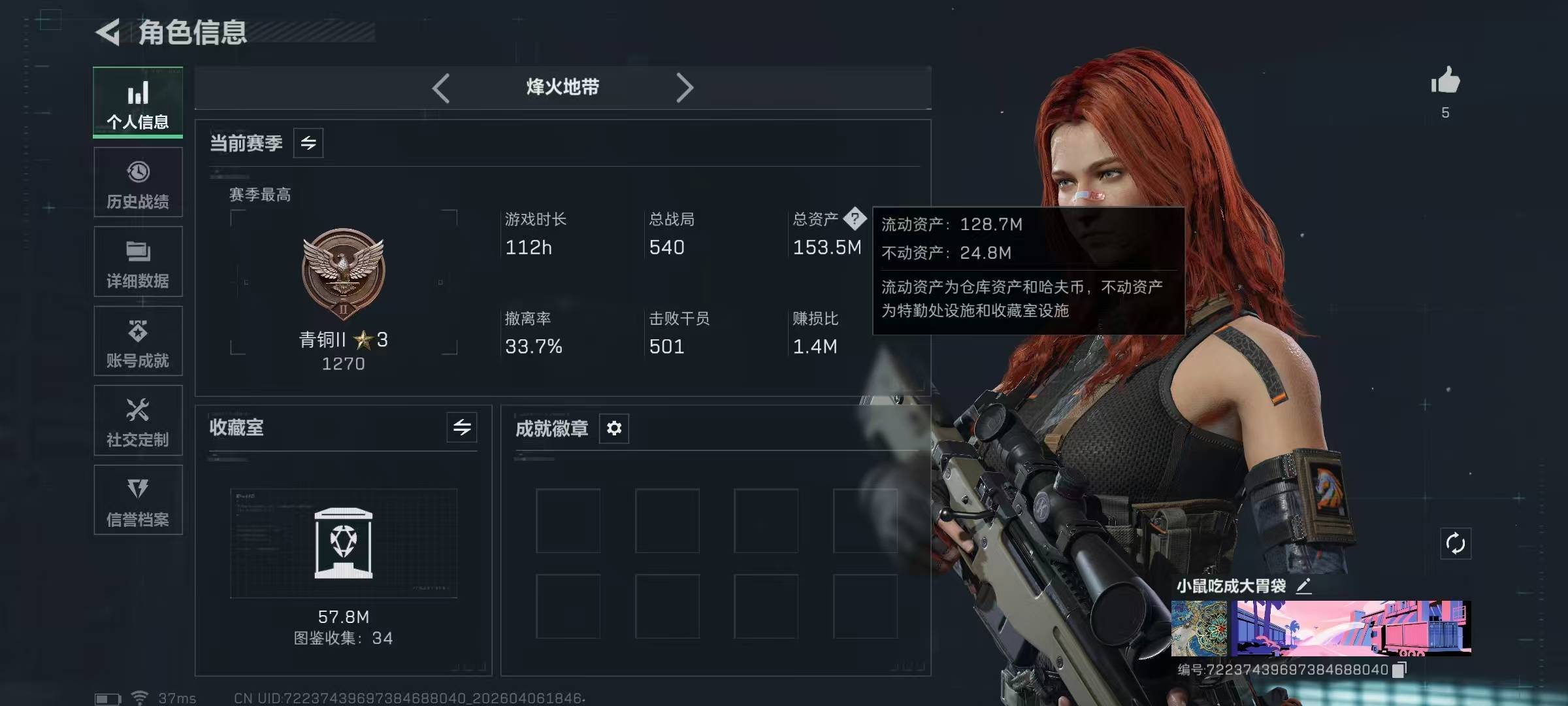Open the 社交定制 tab
Image resolution: width=1568 pixels, height=706 pixels.
pyautogui.click(x=138, y=421)
